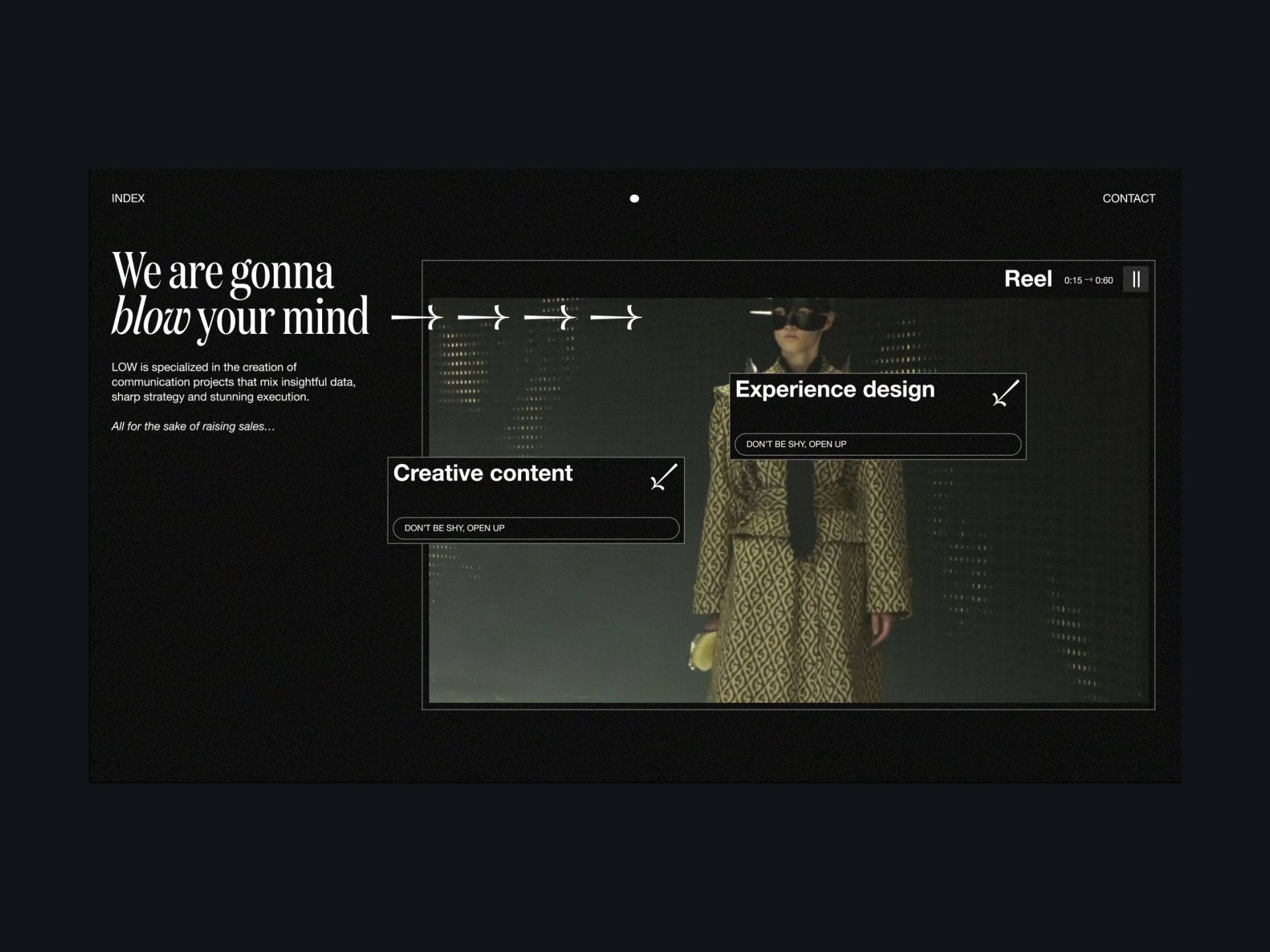The image size is (1270, 952).
Task: Click the white dot indicator at top center
Action: 634,198
